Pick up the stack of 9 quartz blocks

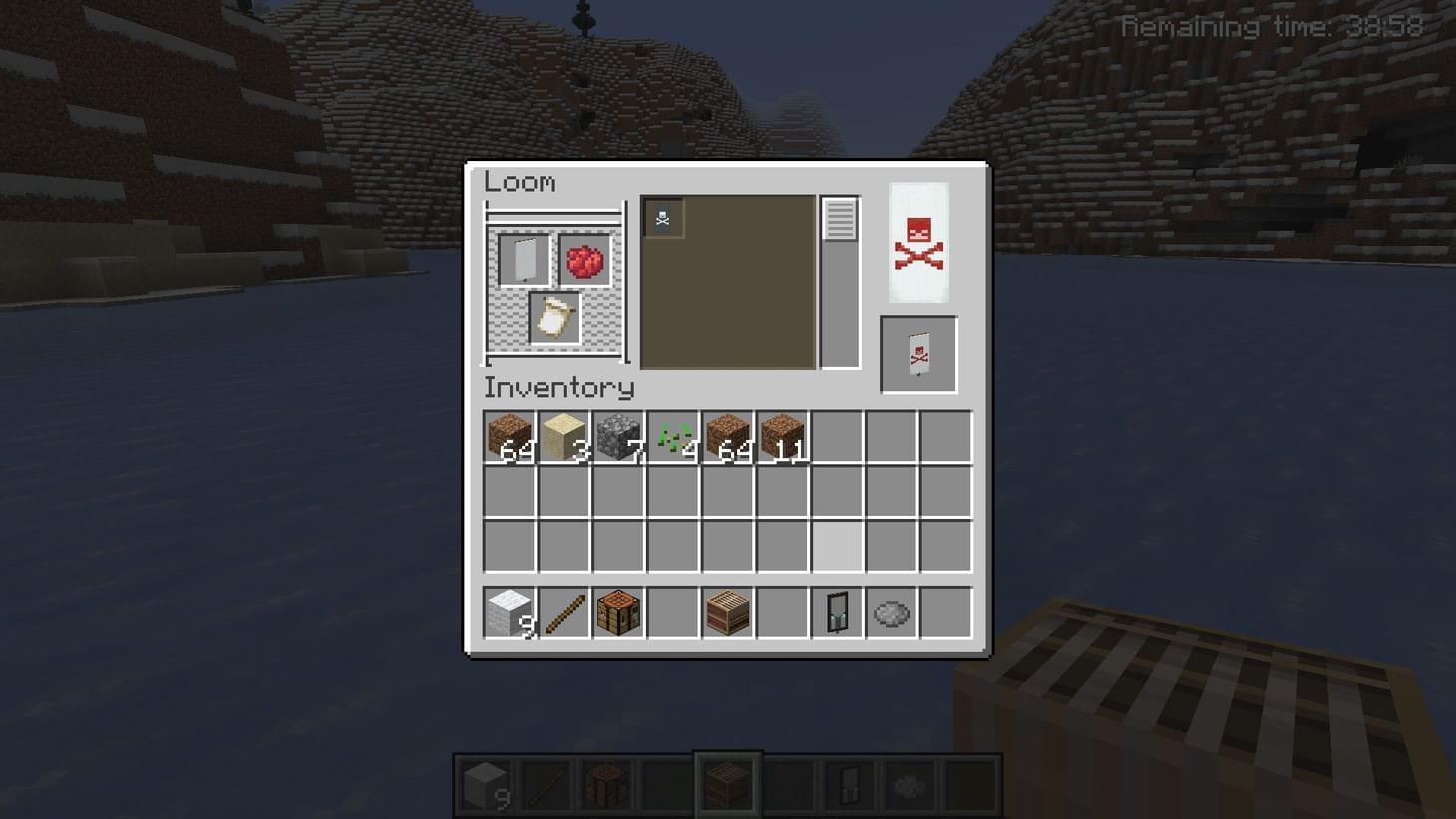click(509, 612)
